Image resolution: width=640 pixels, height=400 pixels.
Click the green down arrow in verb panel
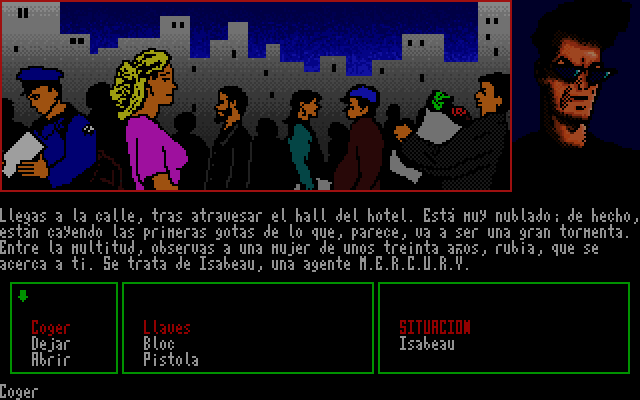click(23, 296)
